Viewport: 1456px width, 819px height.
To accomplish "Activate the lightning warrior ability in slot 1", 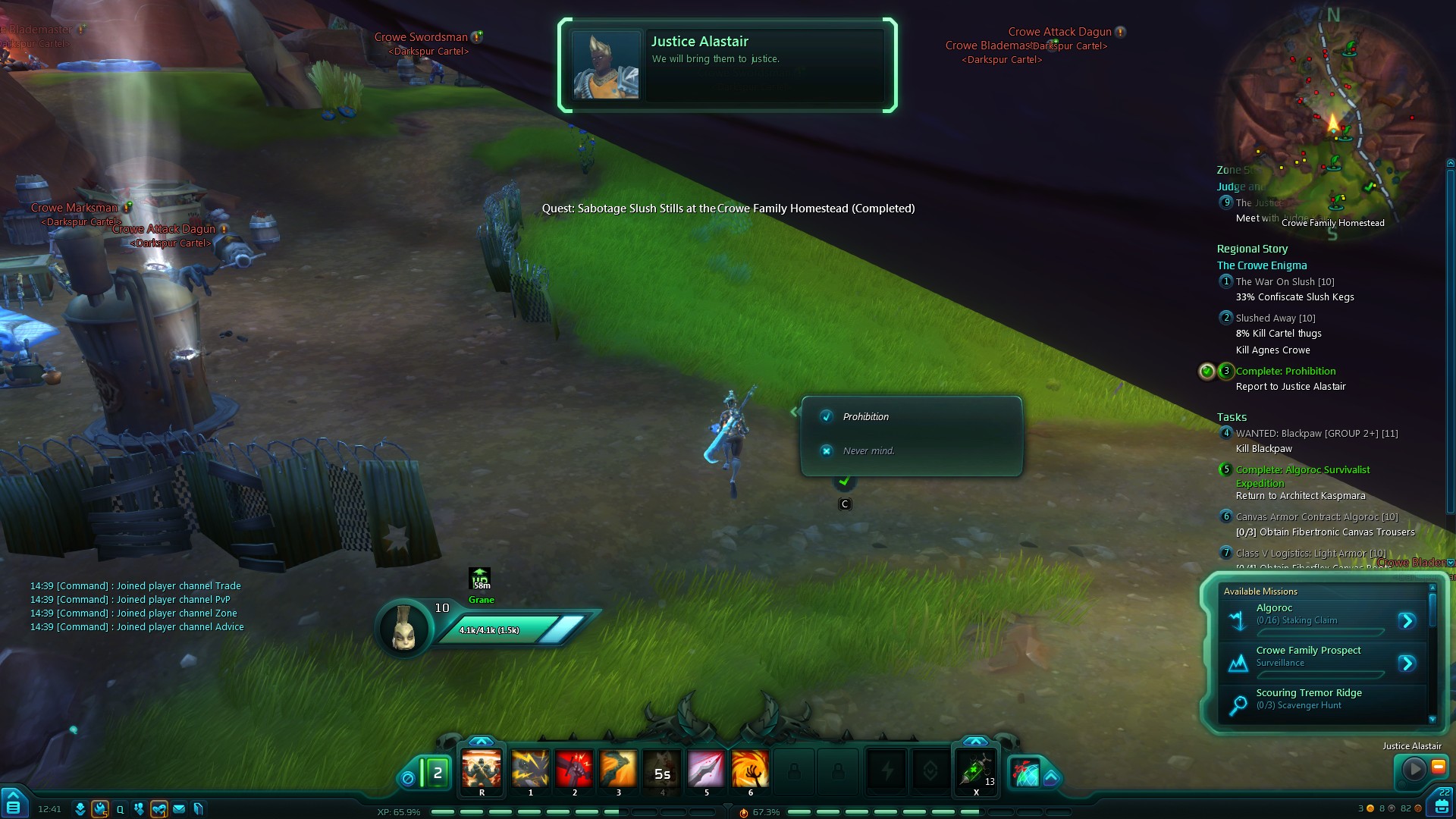I will pyautogui.click(x=530, y=770).
